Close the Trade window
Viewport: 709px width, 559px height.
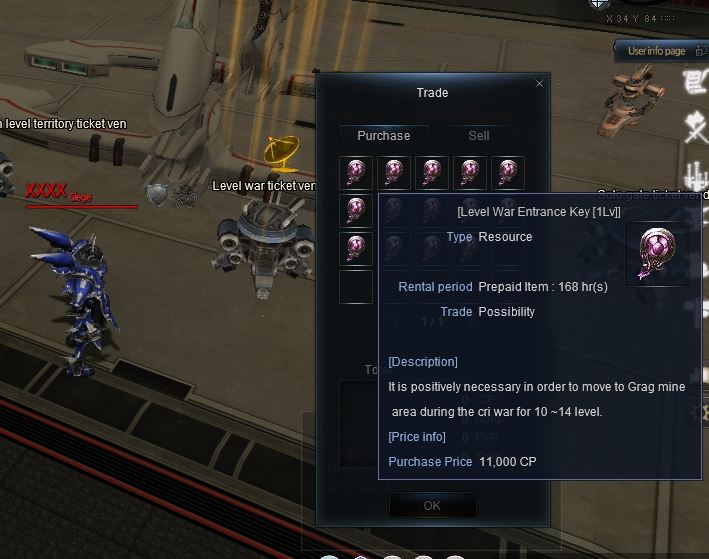point(540,84)
